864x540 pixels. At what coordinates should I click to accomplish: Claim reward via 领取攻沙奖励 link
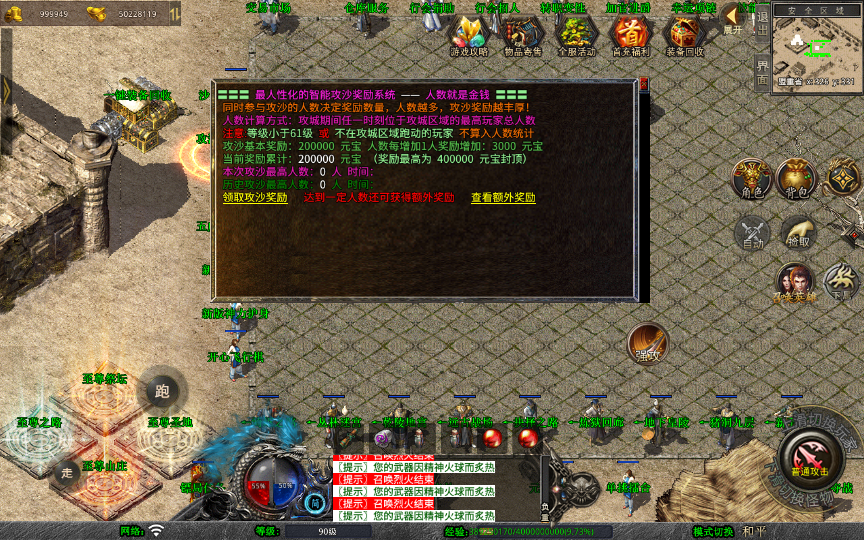coord(255,198)
